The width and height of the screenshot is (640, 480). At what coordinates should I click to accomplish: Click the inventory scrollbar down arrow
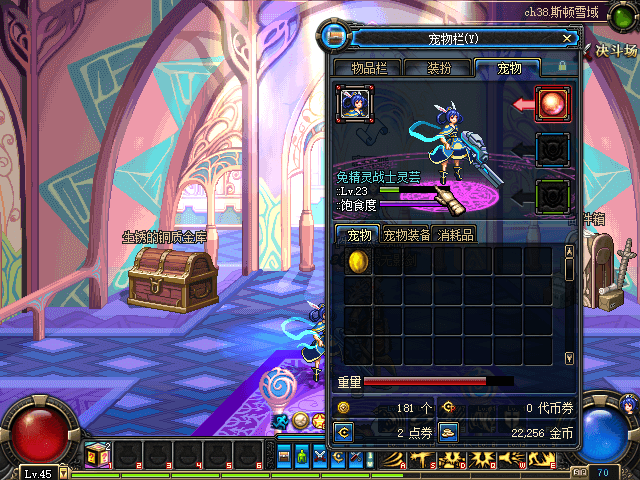pyautogui.click(x=569, y=357)
